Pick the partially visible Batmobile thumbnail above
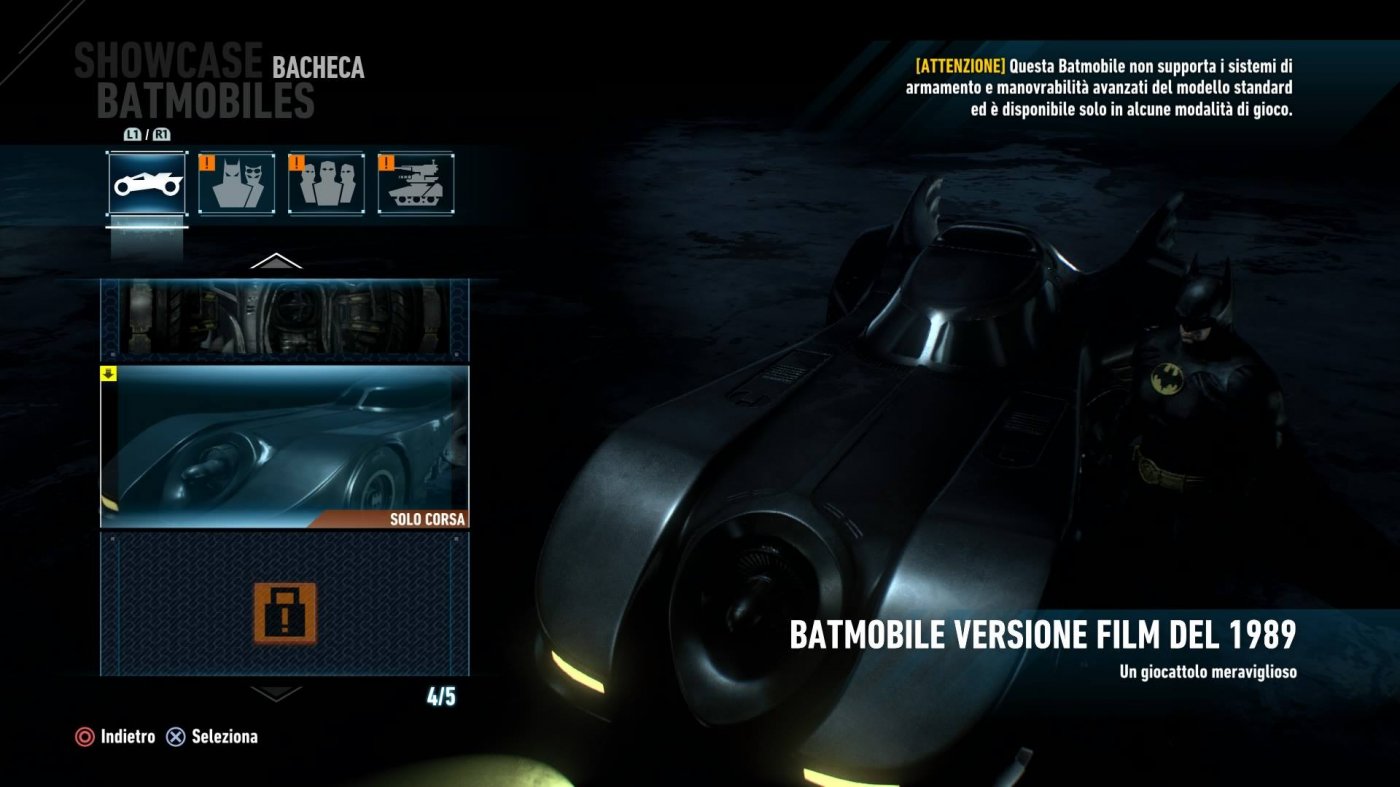The width and height of the screenshot is (1400, 787). 285,319
